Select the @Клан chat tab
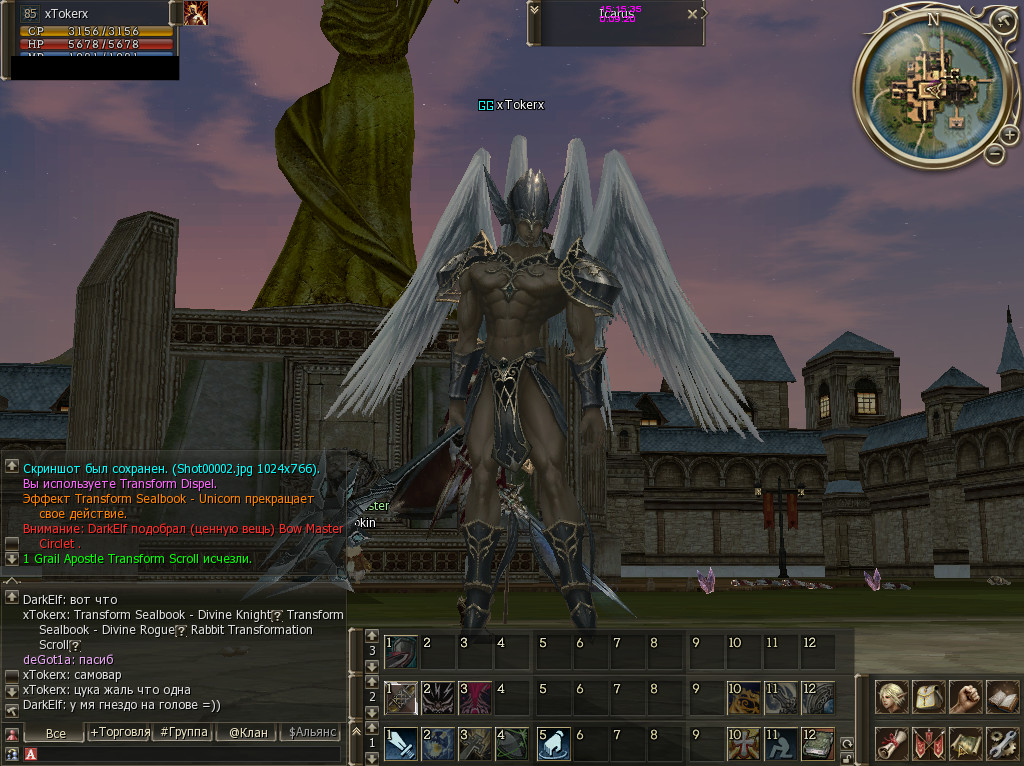Image resolution: width=1024 pixels, height=766 pixels. point(248,733)
